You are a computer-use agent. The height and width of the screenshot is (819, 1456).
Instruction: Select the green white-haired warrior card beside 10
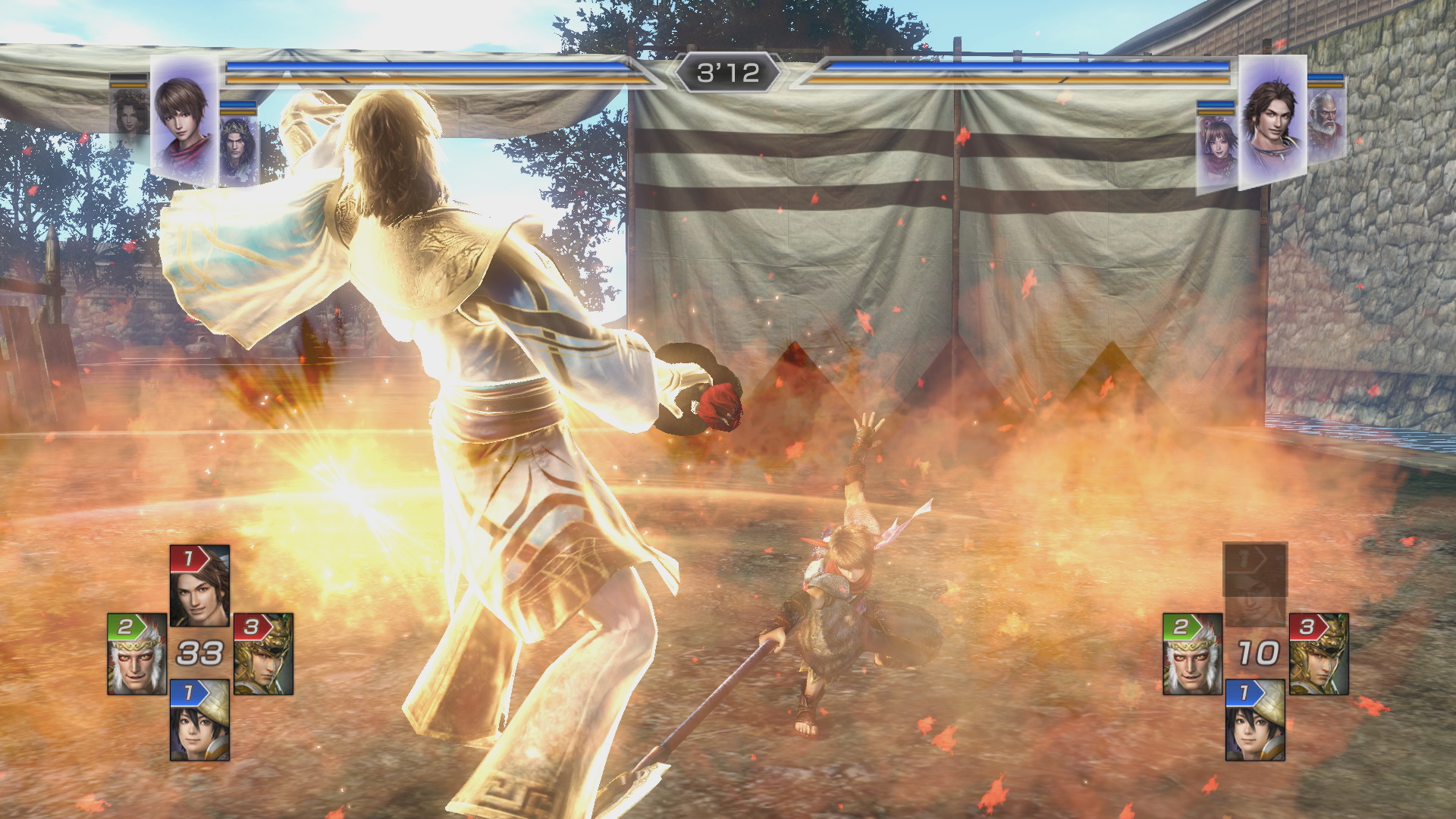[x=1193, y=654]
